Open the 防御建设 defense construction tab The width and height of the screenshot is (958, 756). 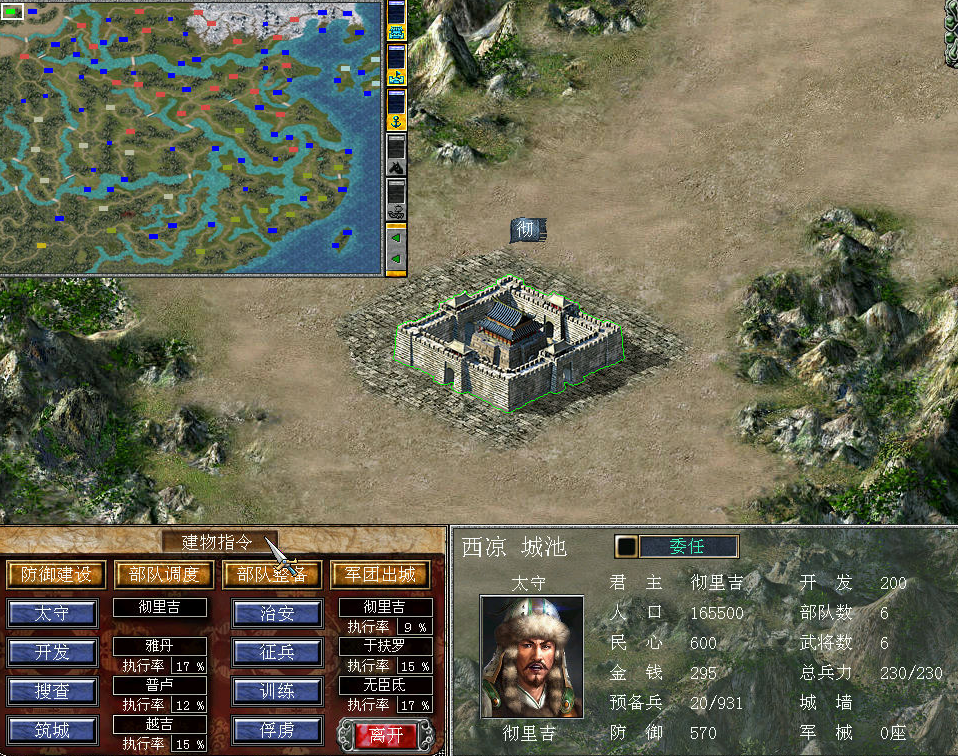[56, 574]
